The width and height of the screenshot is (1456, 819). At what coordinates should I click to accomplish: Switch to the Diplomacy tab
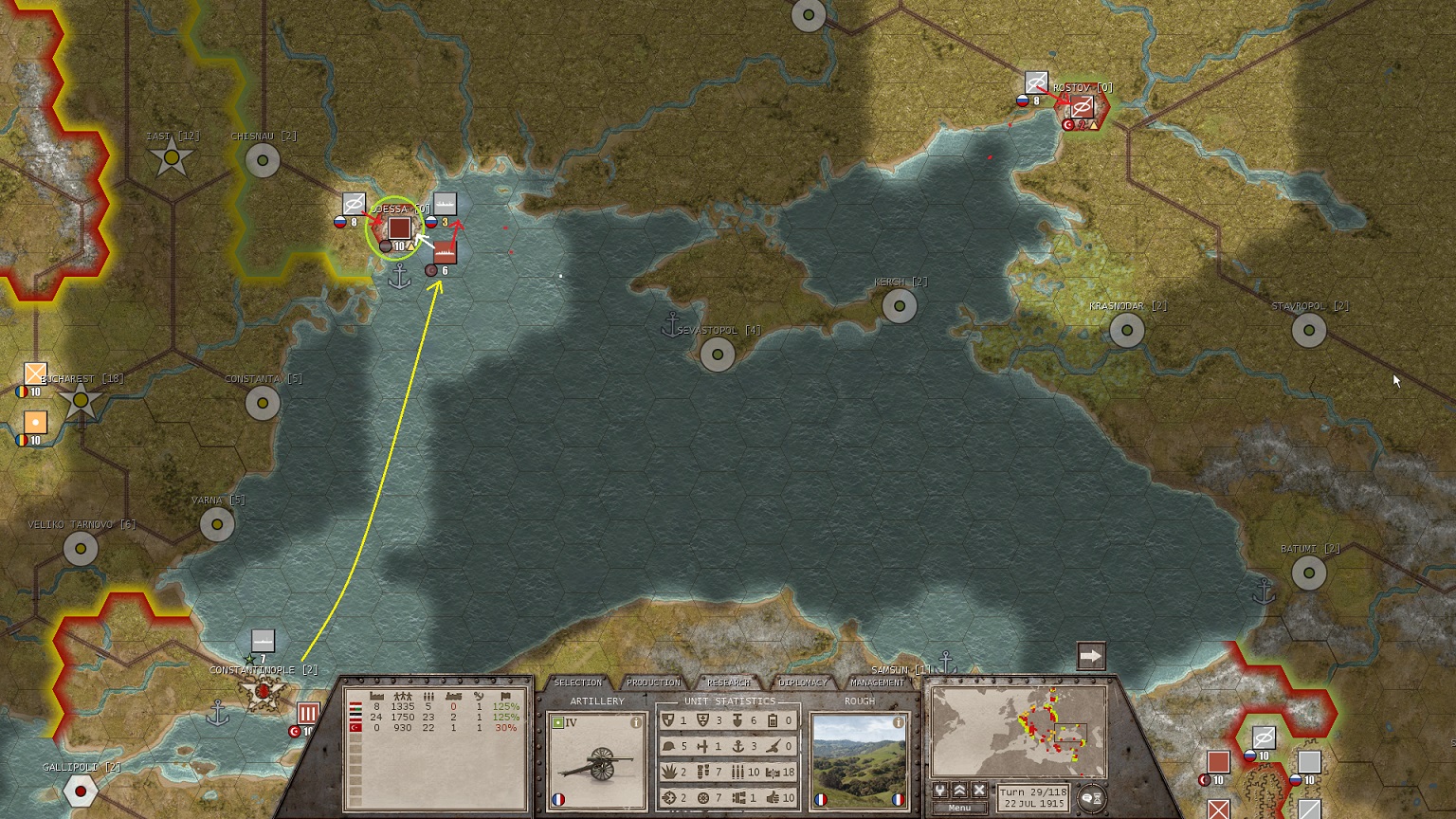[803, 682]
